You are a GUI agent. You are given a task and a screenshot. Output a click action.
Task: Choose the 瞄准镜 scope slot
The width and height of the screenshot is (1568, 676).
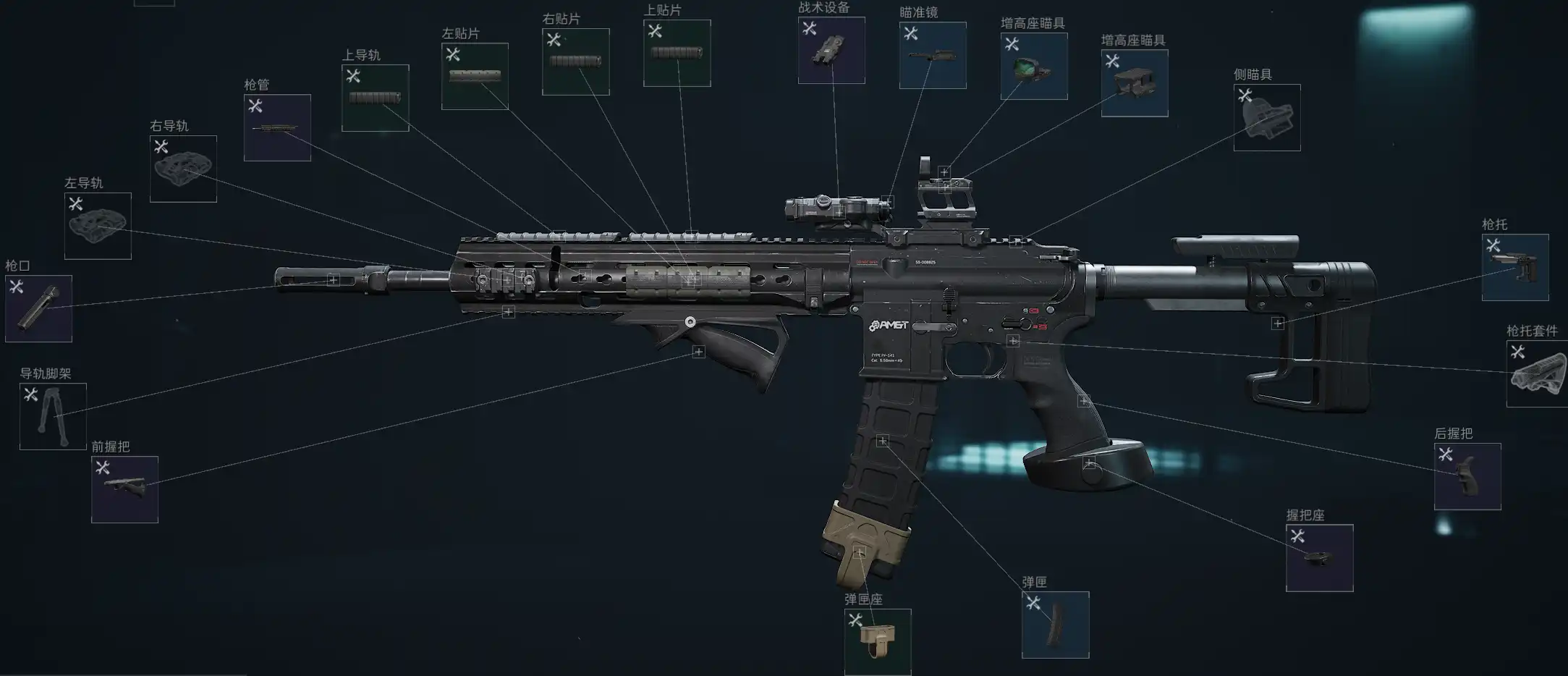[933, 55]
